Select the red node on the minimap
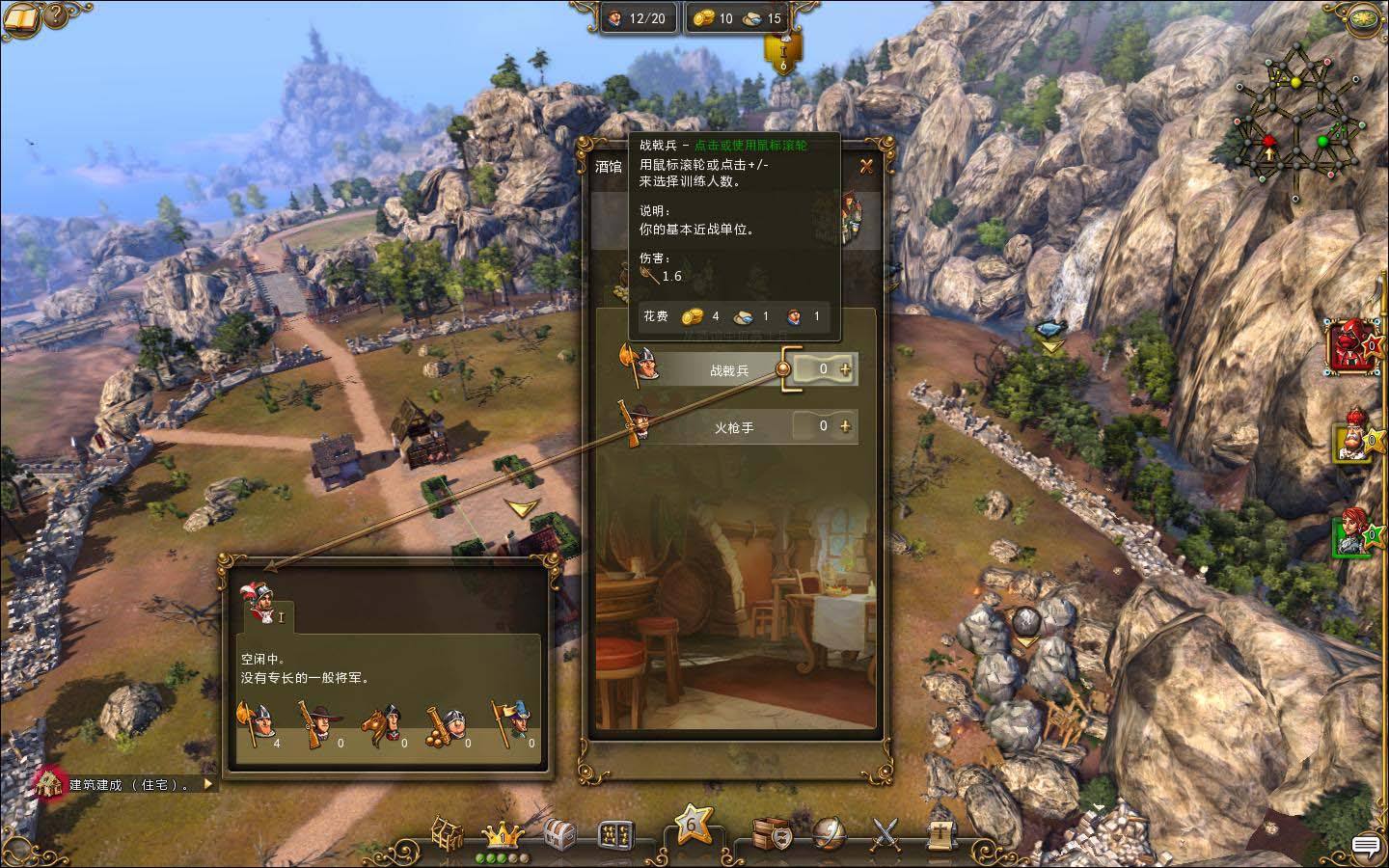This screenshot has height=868, width=1389. pyautogui.click(x=1269, y=143)
